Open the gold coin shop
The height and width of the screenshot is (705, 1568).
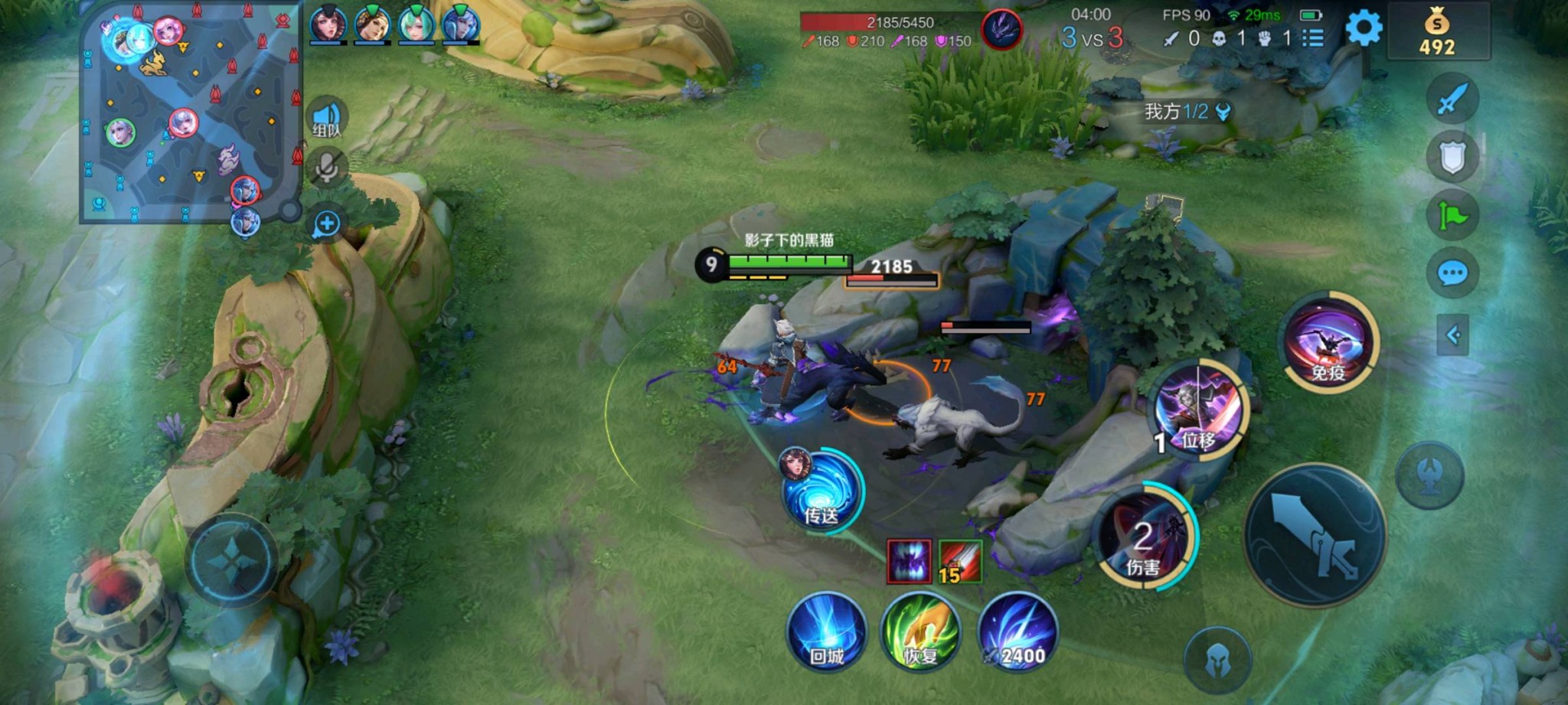coord(1437,32)
